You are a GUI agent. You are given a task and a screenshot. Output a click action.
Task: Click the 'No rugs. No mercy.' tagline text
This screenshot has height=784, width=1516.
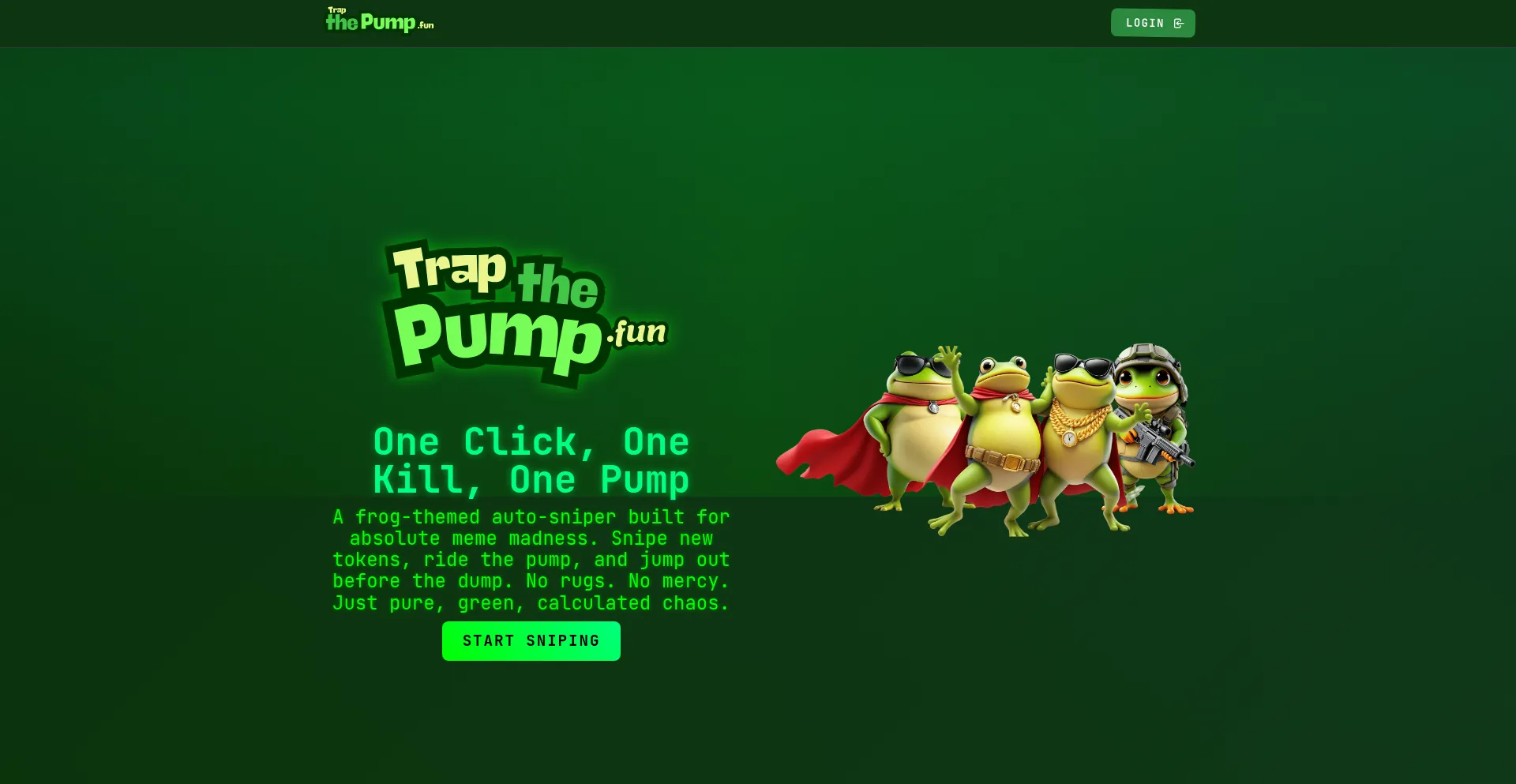tap(626, 581)
